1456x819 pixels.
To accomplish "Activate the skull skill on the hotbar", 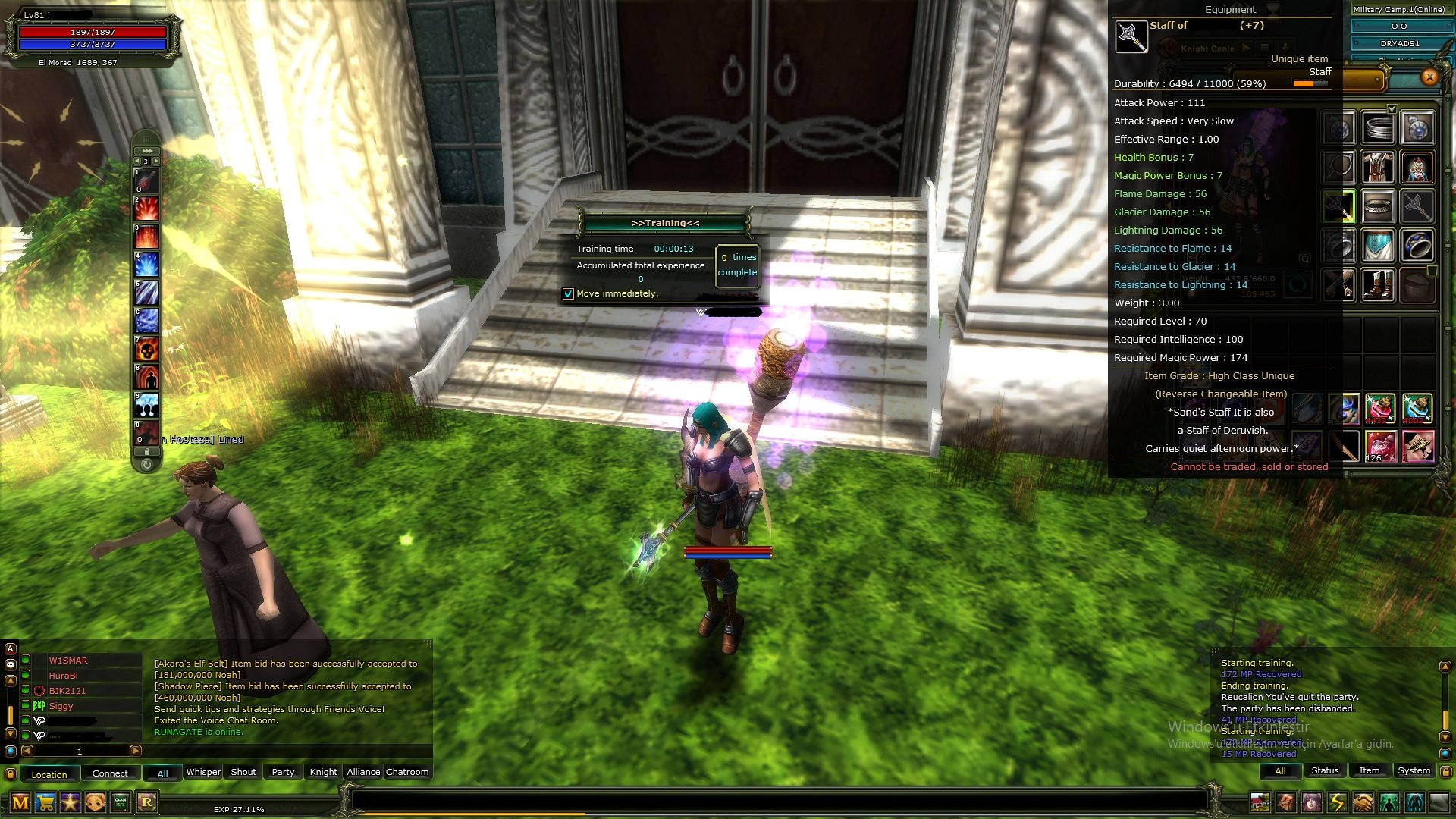I will click(x=147, y=349).
